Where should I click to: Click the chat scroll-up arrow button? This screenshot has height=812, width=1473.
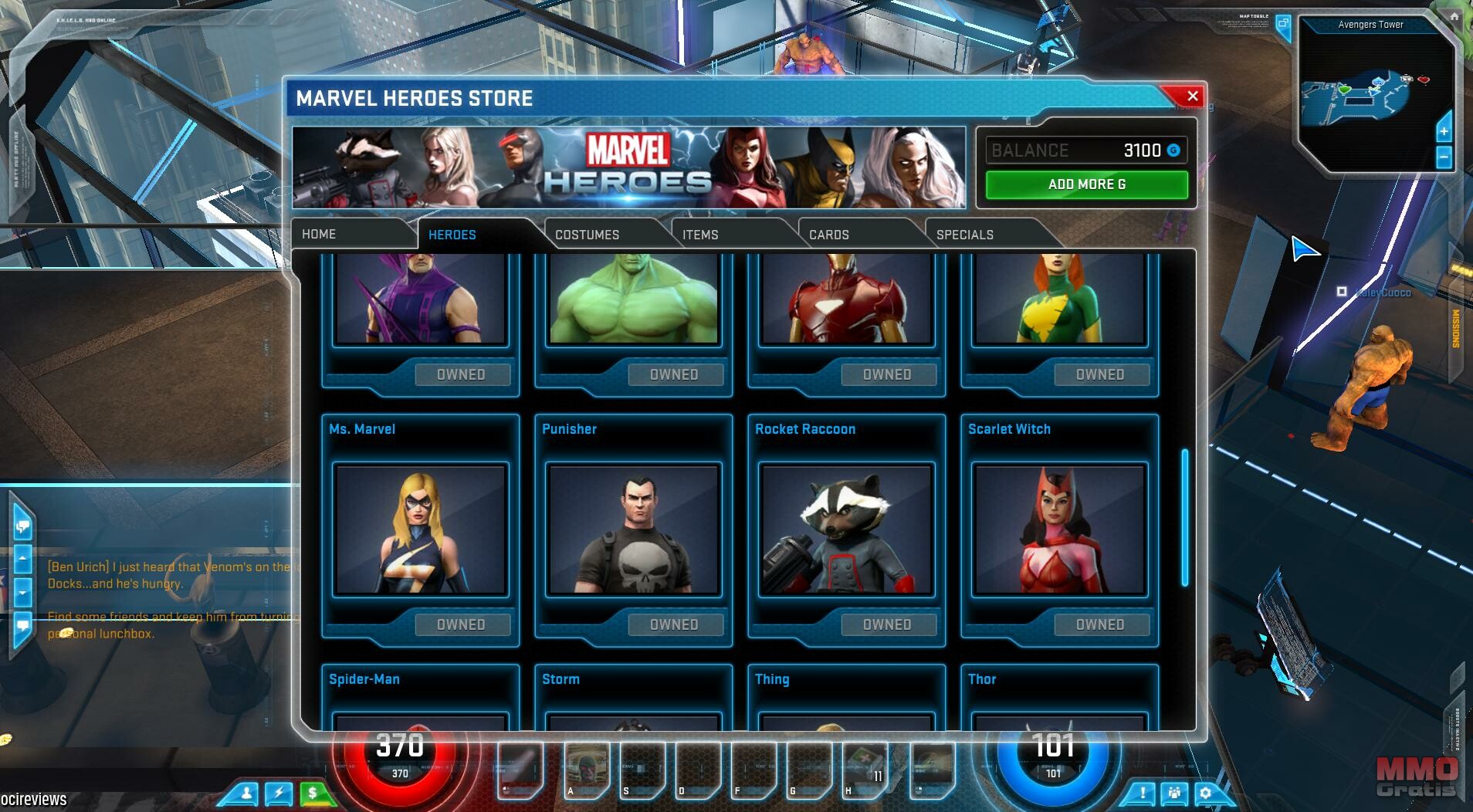[22, 557]
